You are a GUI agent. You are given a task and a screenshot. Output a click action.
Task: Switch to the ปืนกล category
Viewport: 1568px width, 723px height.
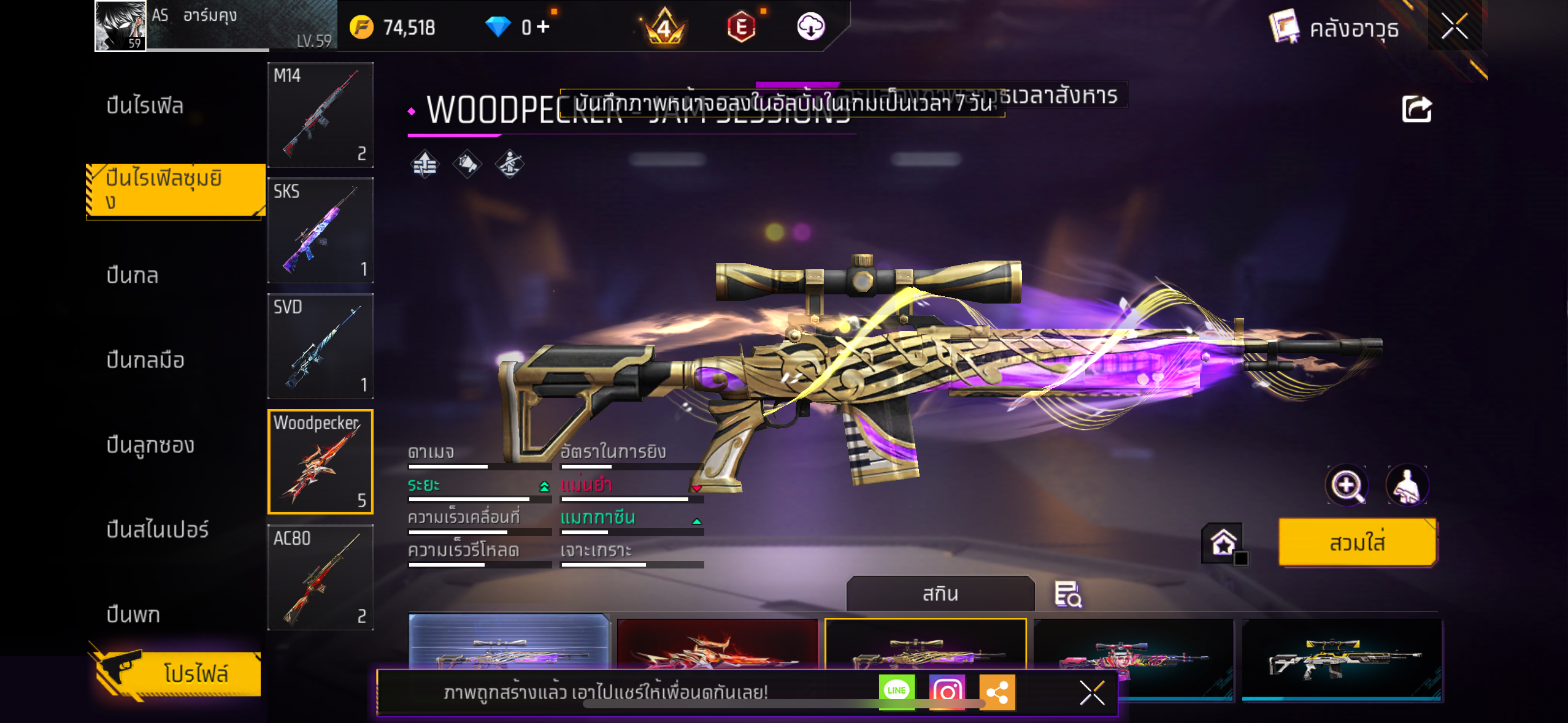[x=133, y=275]
